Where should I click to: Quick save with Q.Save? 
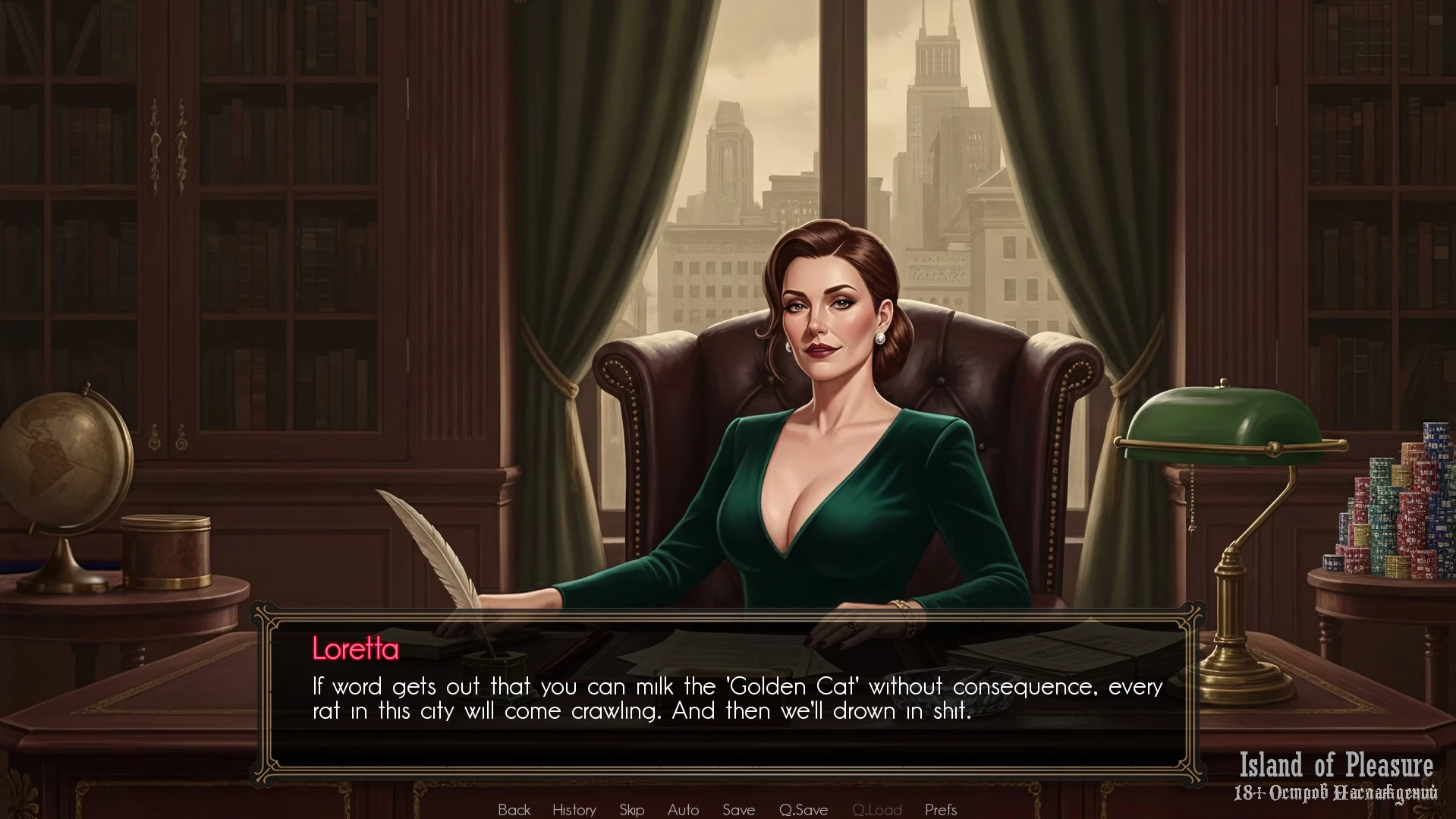click(x=803, y=809)
